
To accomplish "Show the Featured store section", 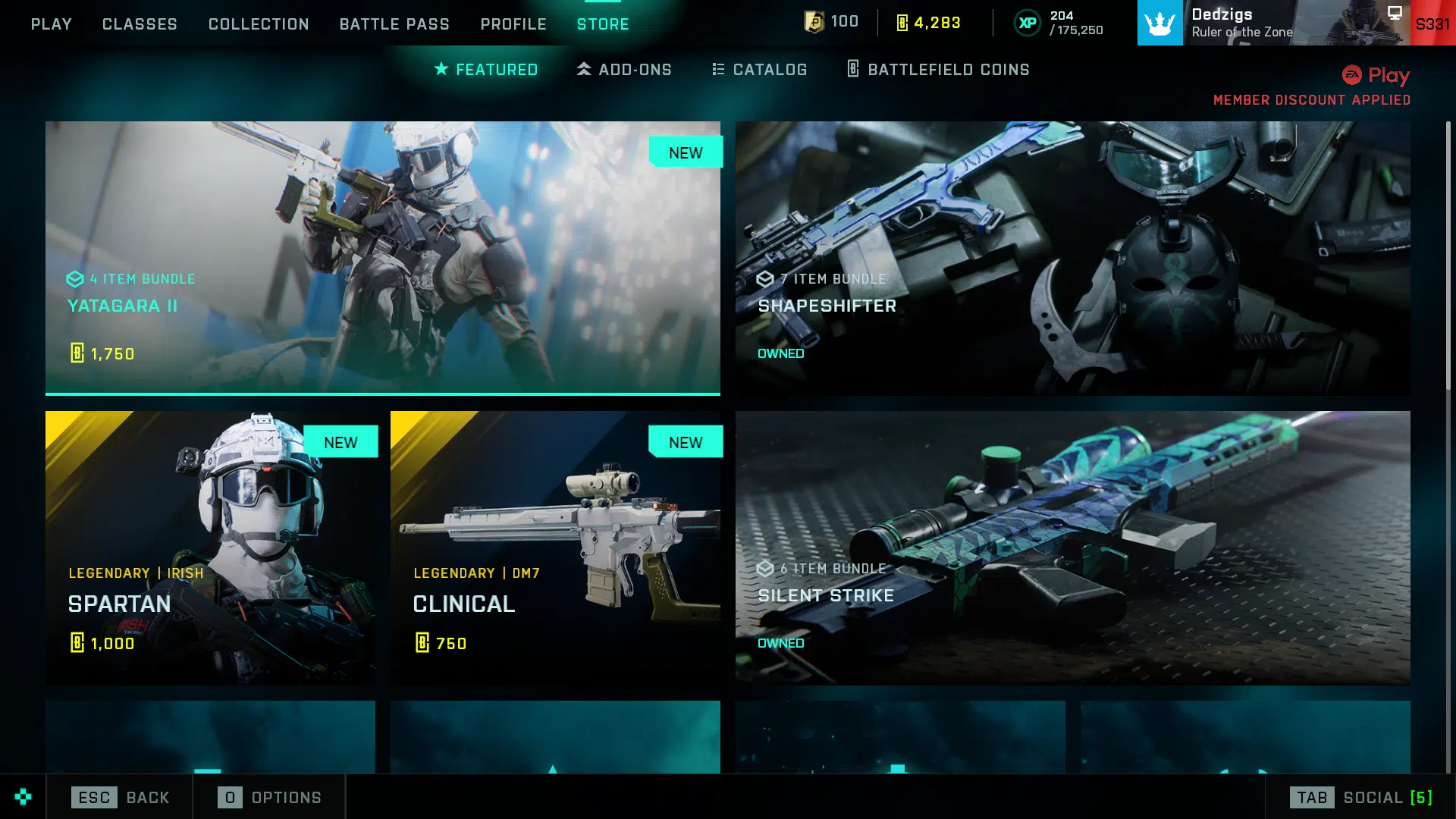I will [486, 70].
